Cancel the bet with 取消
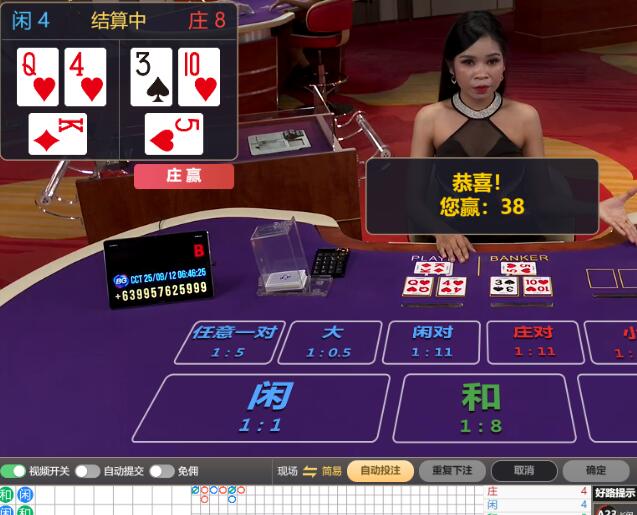This screenshot has height=515, width=637. 524,471
